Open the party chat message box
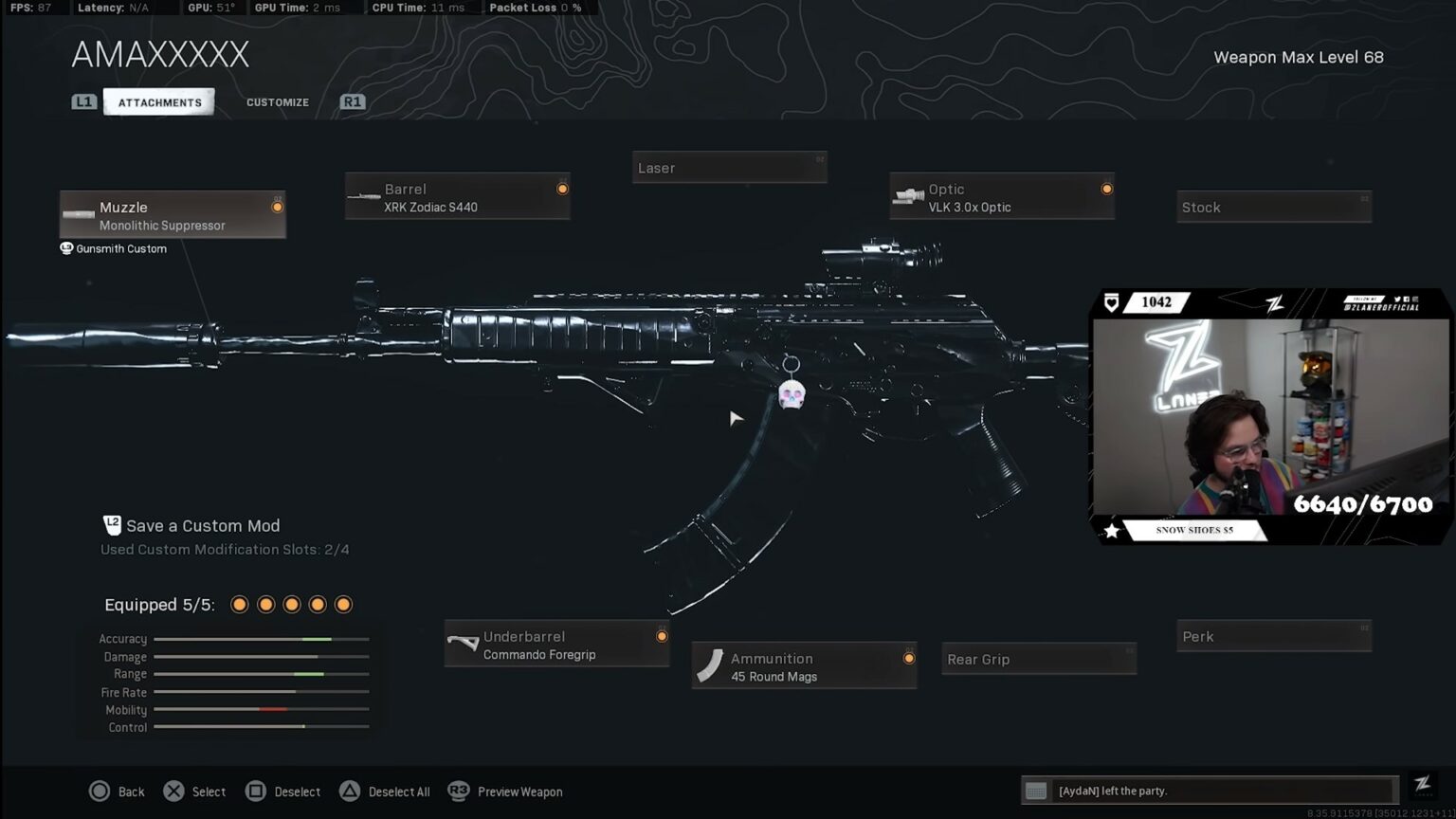1456x819 pixels. tap(1209, 791)
